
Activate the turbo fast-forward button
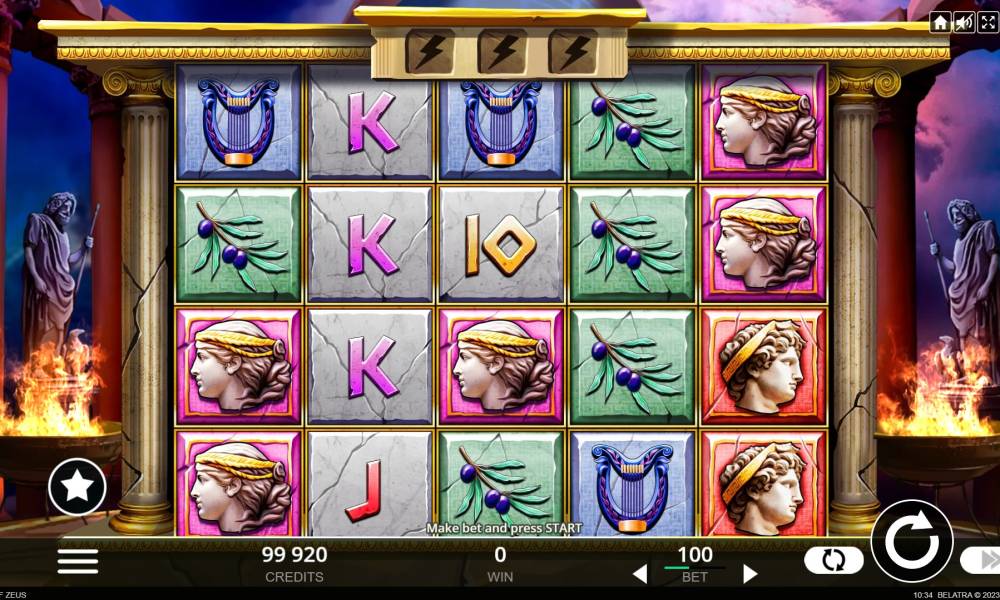(x=980, y=561)
